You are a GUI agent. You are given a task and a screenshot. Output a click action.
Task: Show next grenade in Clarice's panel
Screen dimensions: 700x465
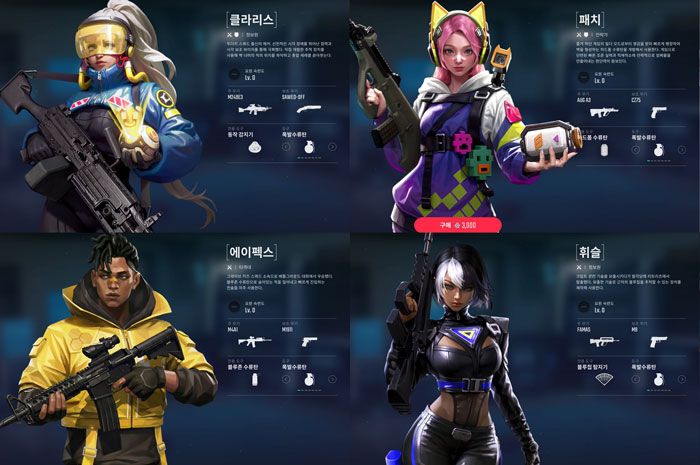333,146
